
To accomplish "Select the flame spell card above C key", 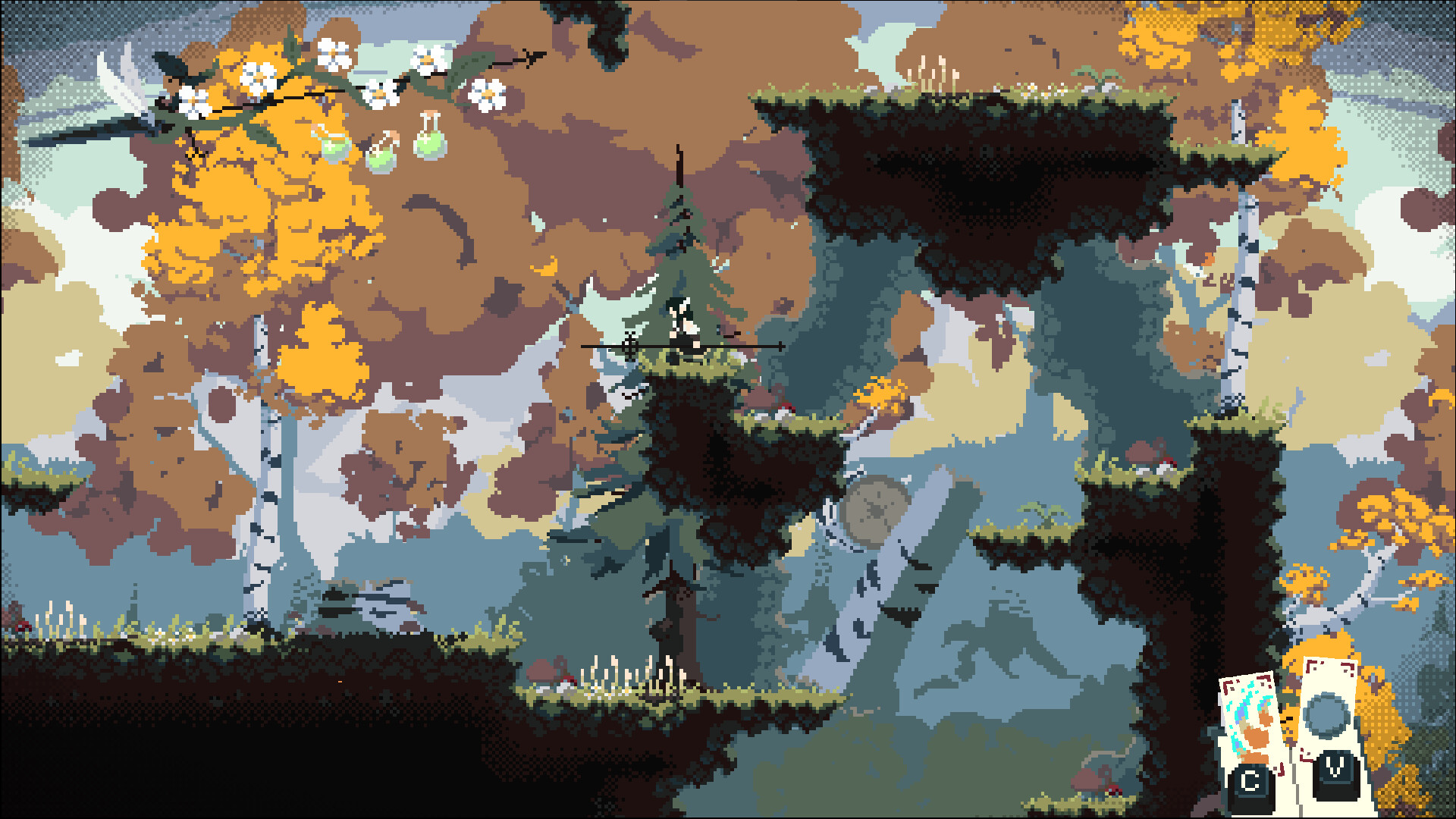I will point(1247,714).
